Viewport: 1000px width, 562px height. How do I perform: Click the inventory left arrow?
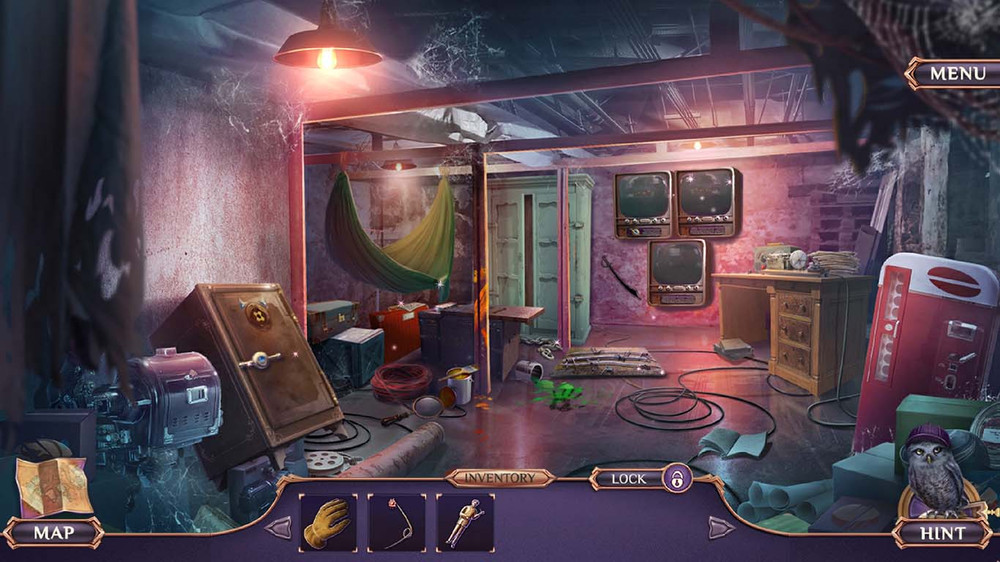(279, 527)
